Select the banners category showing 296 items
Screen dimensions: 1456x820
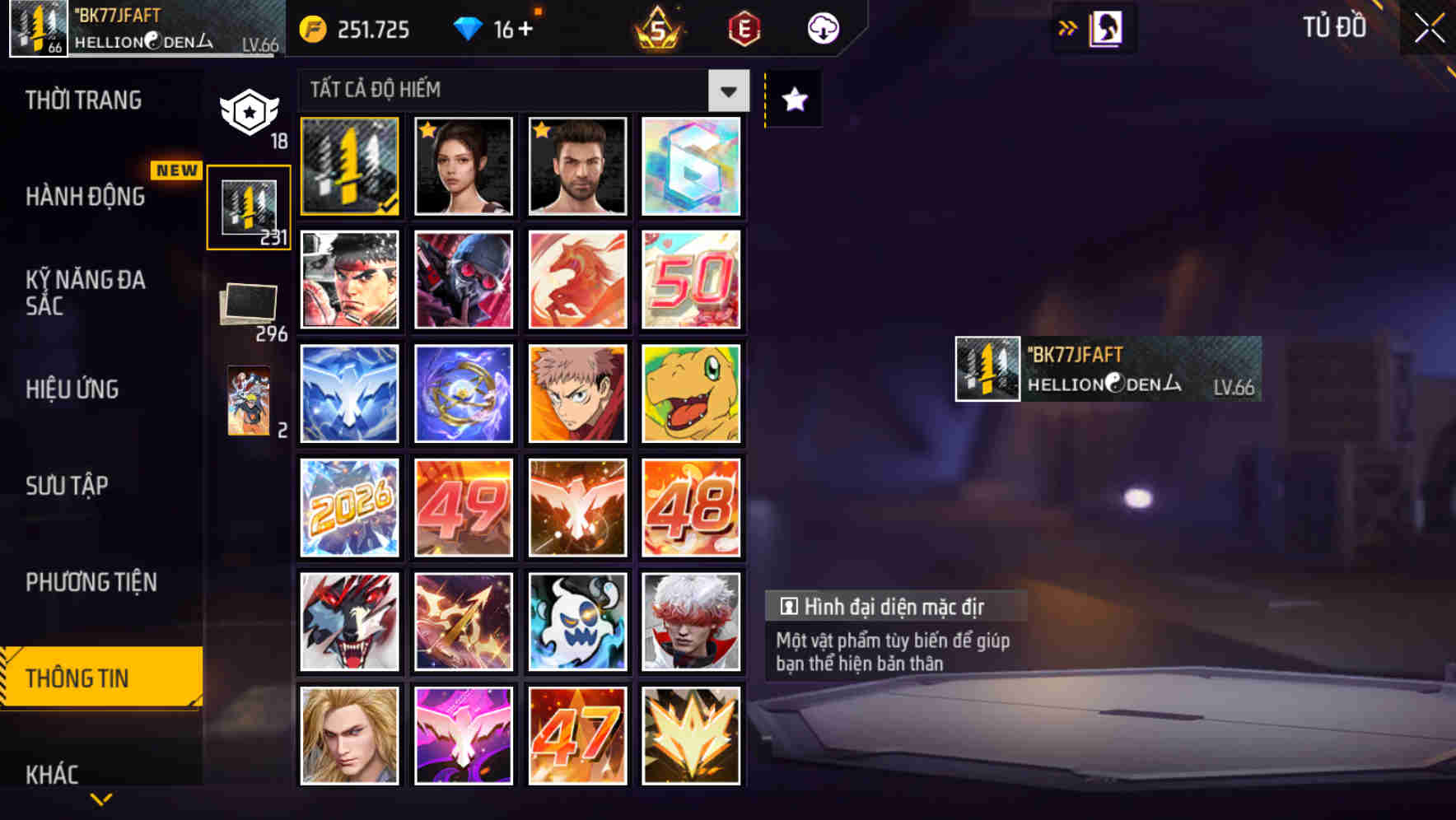(x=249, y=305)
